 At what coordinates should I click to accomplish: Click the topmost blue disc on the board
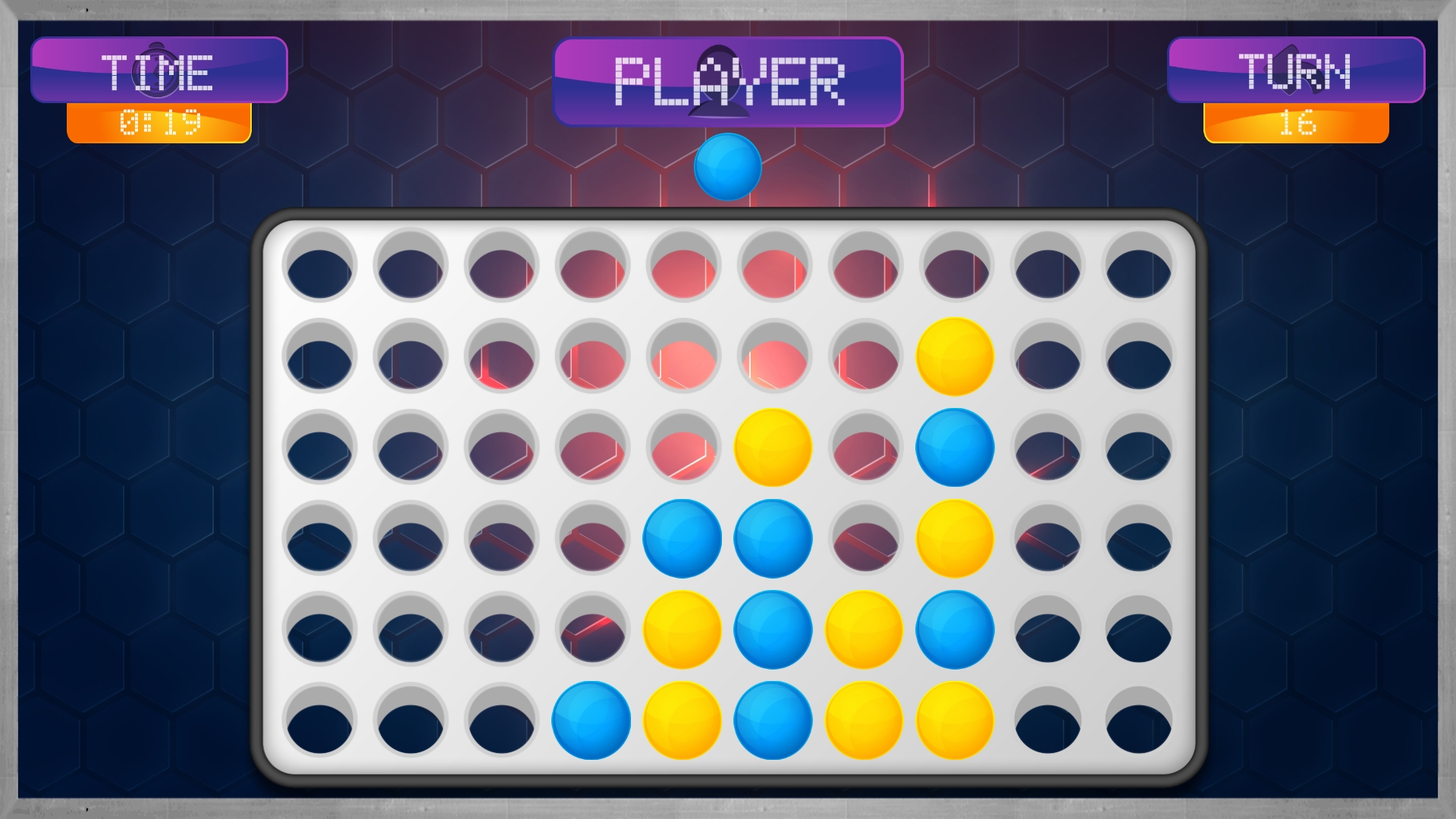(955, 447)
